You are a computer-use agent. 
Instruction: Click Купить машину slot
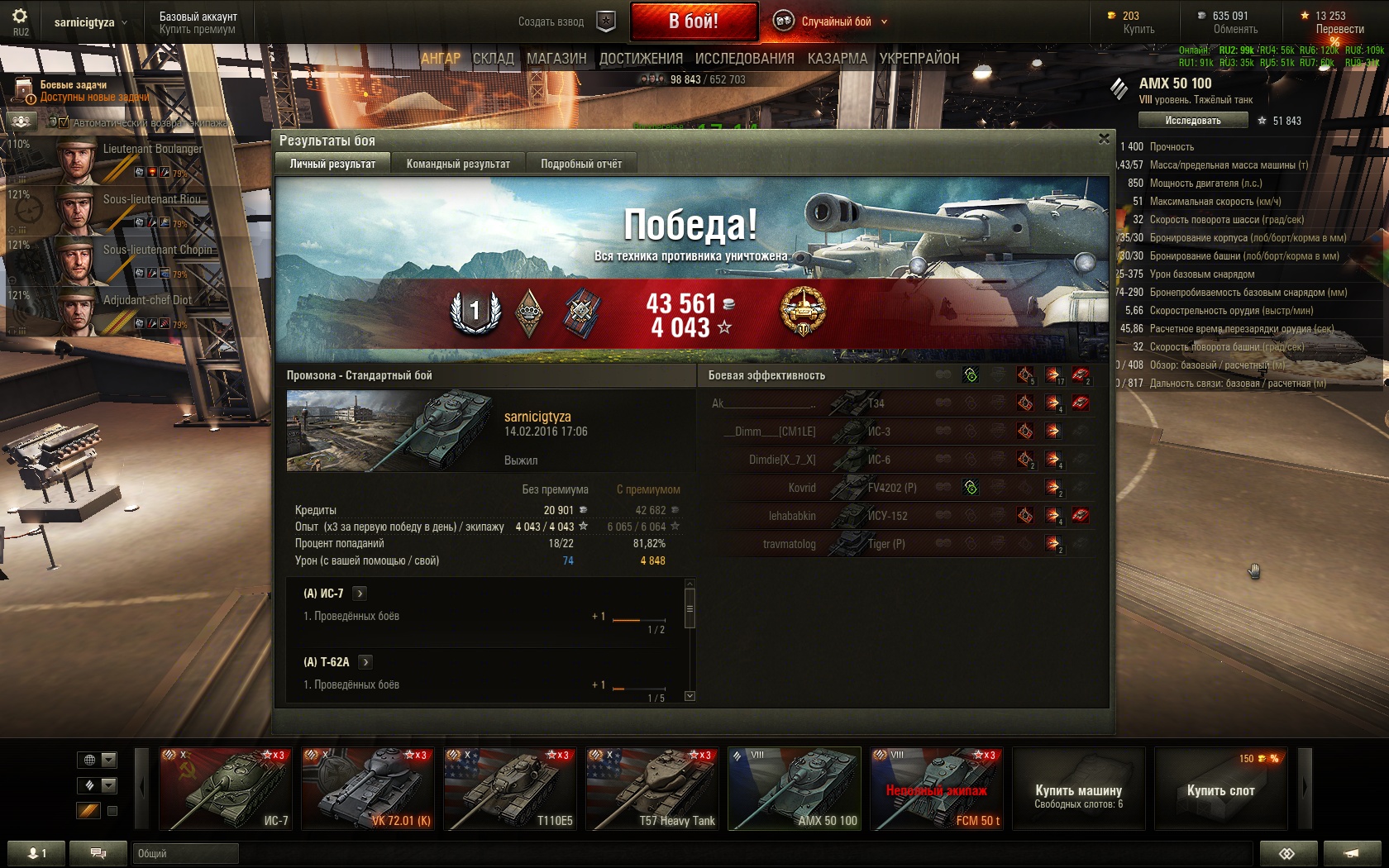(1078, 789)
